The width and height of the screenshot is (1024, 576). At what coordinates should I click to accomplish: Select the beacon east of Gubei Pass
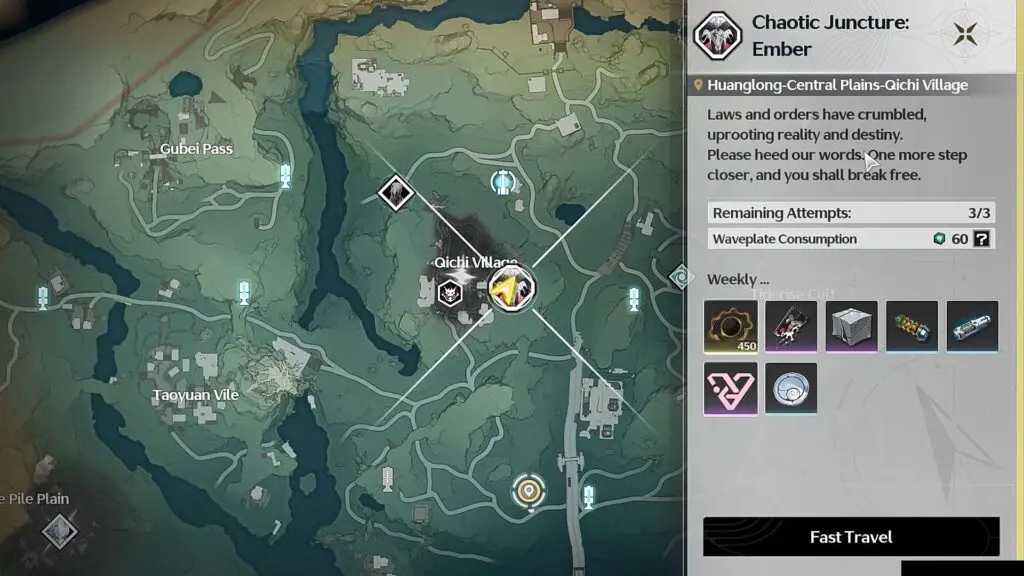pyautogui.click(x=285, y=176)
